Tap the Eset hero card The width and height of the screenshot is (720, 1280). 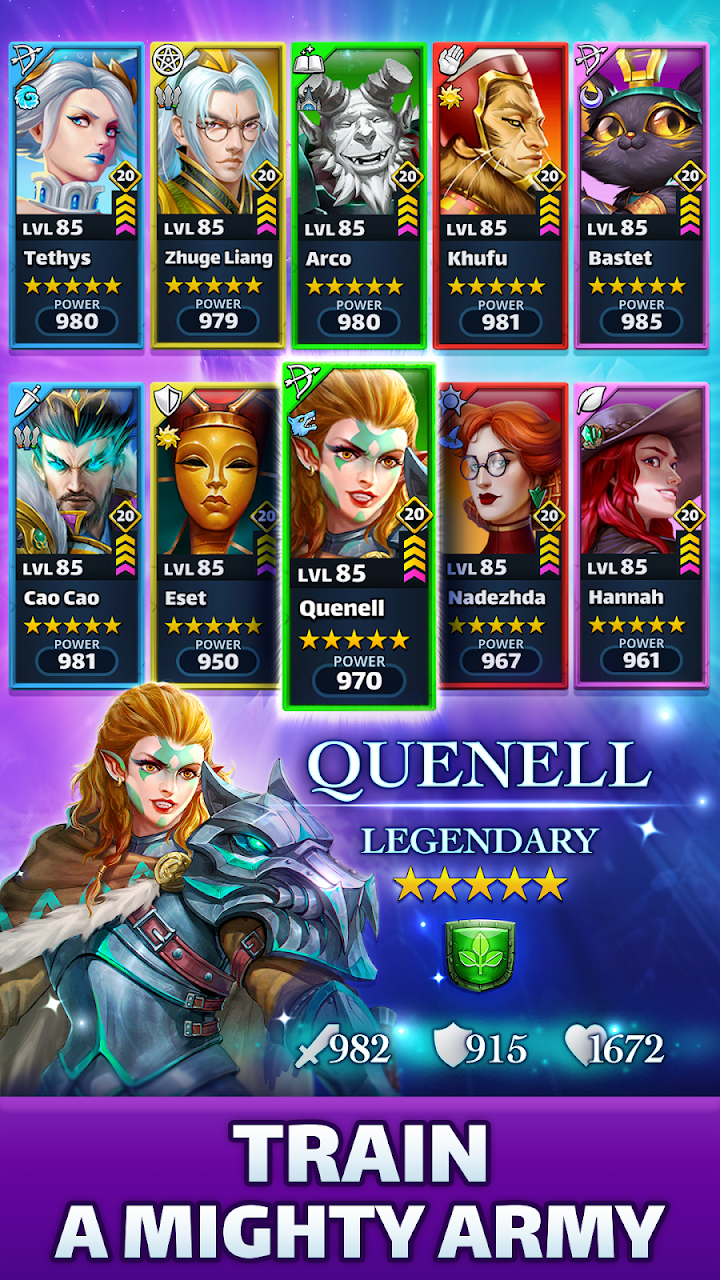(x=218, y=535)
